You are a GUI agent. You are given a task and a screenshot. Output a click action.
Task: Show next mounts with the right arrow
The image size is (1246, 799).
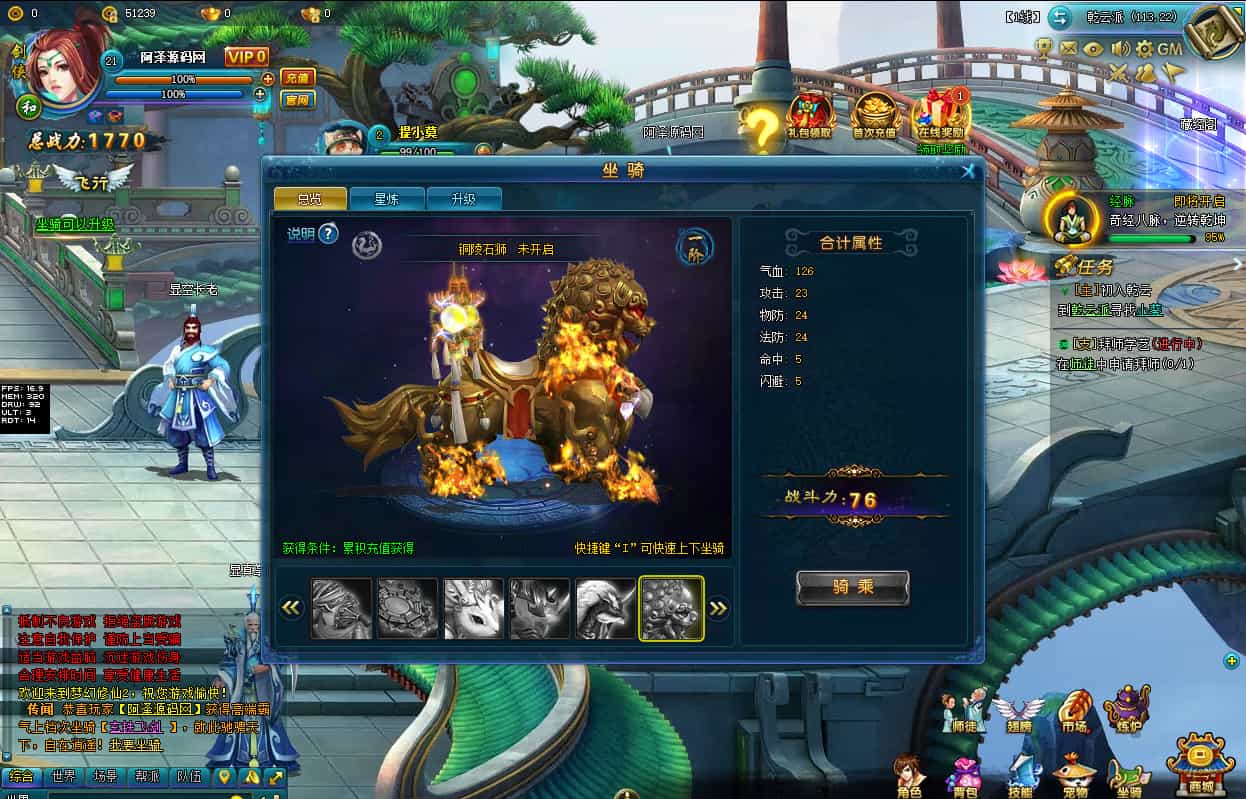(718, 608)
